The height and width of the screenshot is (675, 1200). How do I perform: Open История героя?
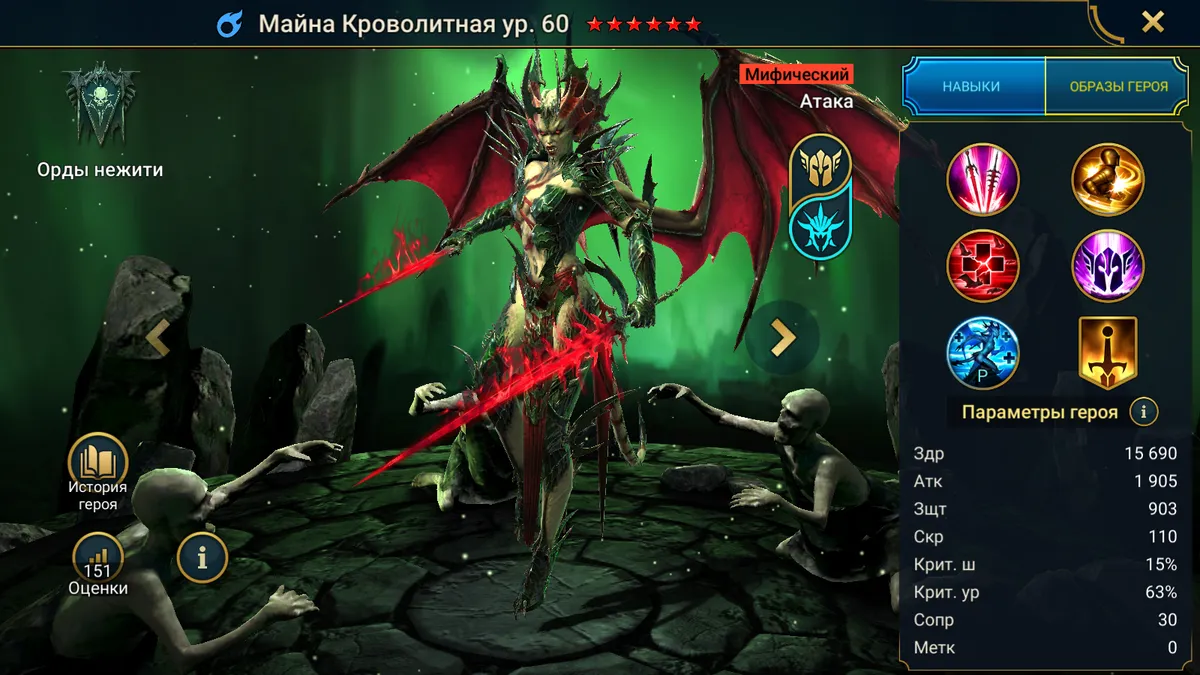click(x=98, y=473)
